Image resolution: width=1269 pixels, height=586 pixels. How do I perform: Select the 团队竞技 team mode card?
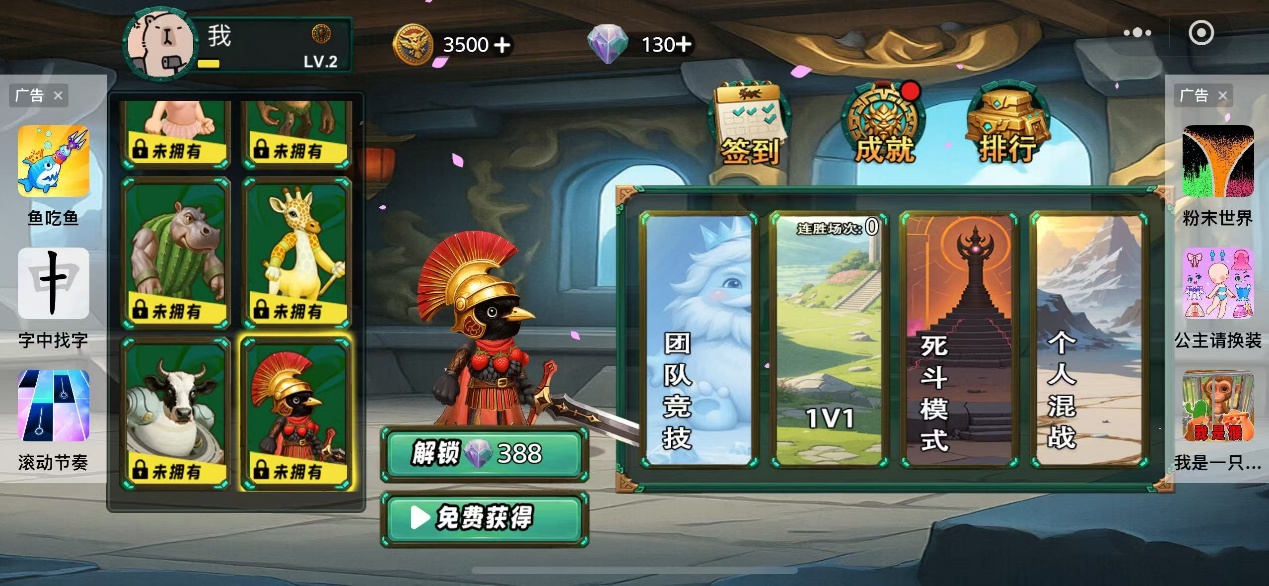pyautogui.click(x=698, y=340)
